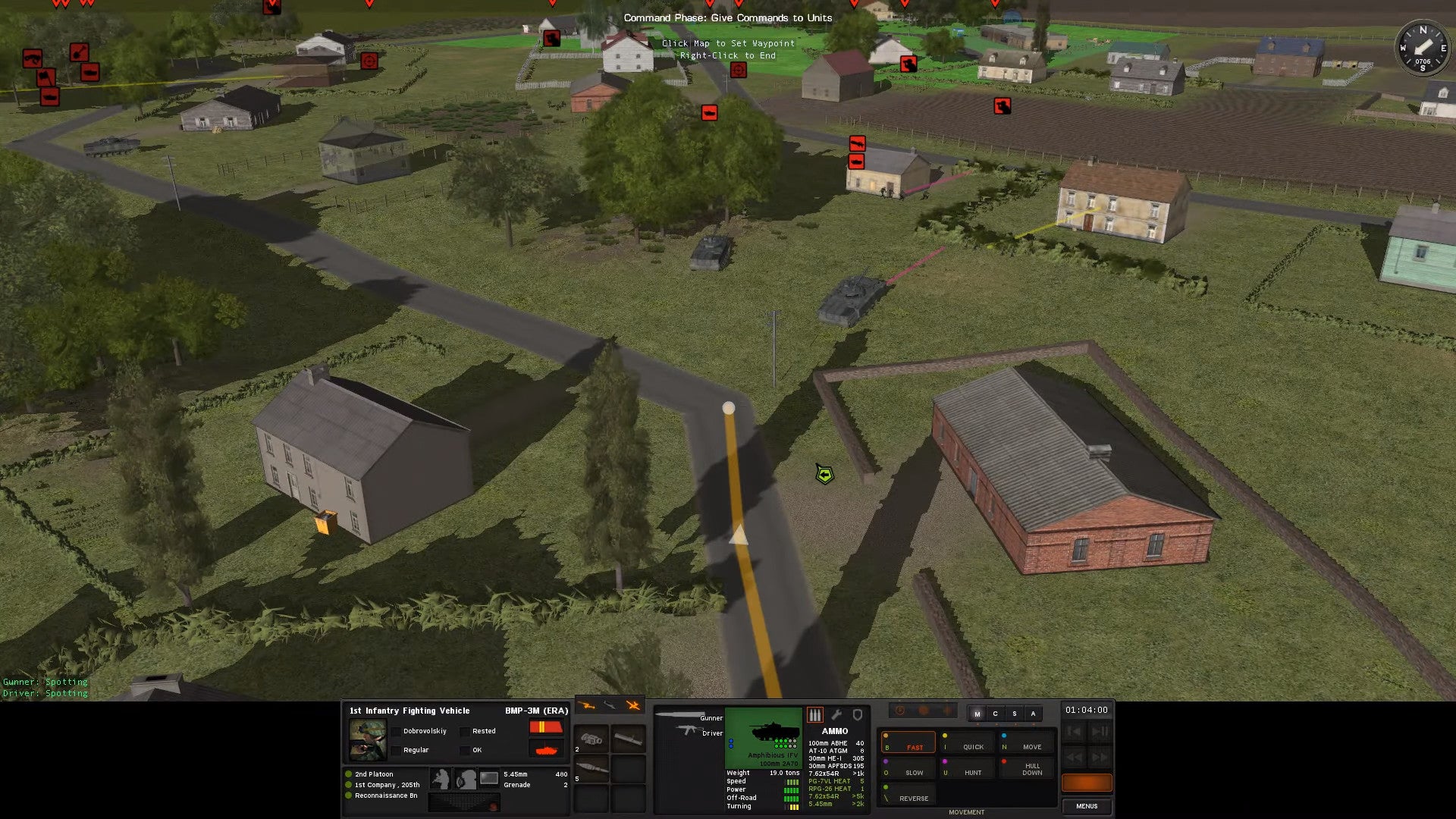Image resolution: width=1456 pixels, height=819 pixels.
Task: Select the 2nd Platoon chain-of-command entry
Action: [374, 774]
